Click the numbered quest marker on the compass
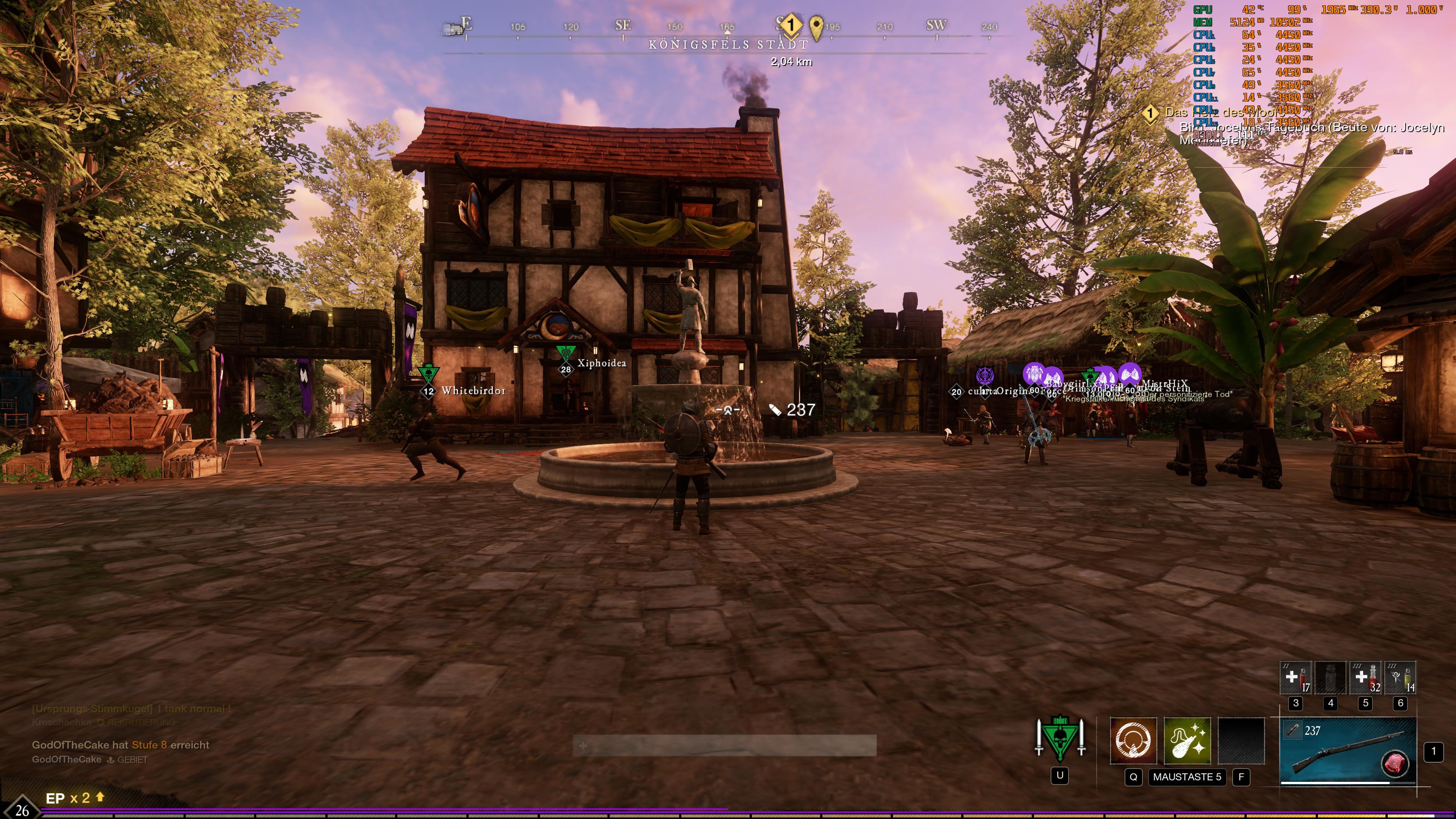 791,25
